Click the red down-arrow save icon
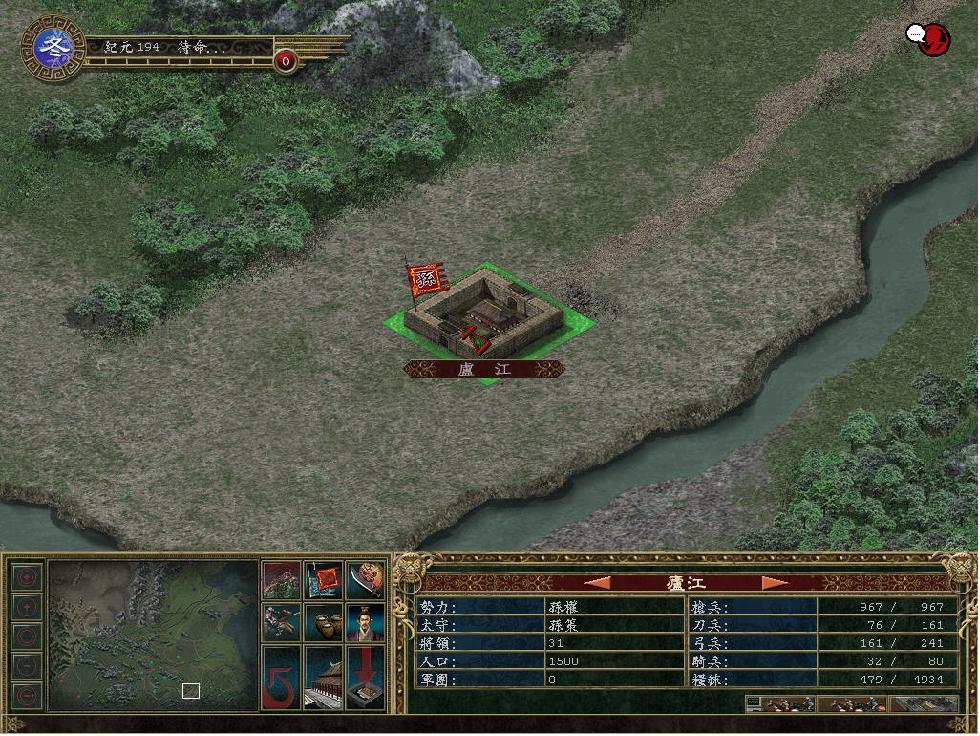Image resolution: width=980 pixels, height=736 pixels. pos(365,678)
